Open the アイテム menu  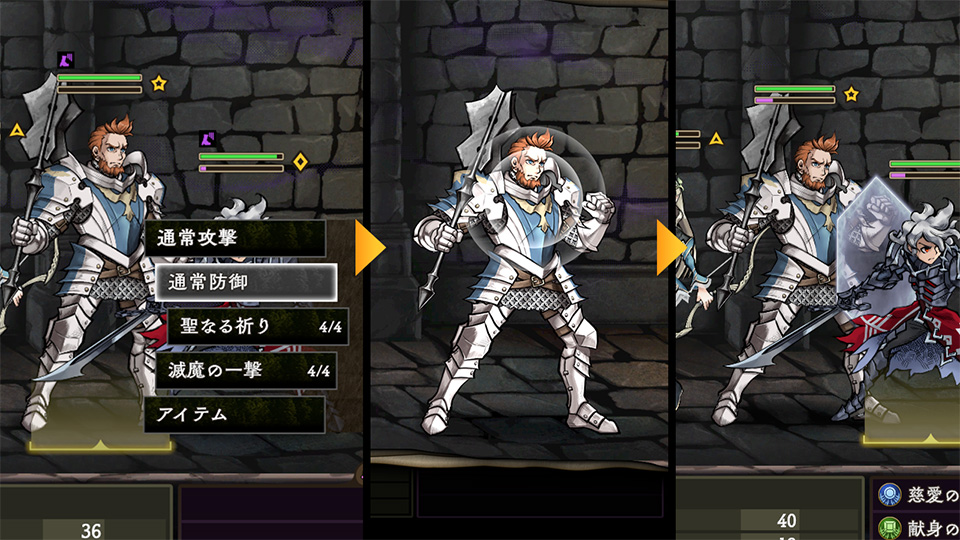tap(235, 414)
